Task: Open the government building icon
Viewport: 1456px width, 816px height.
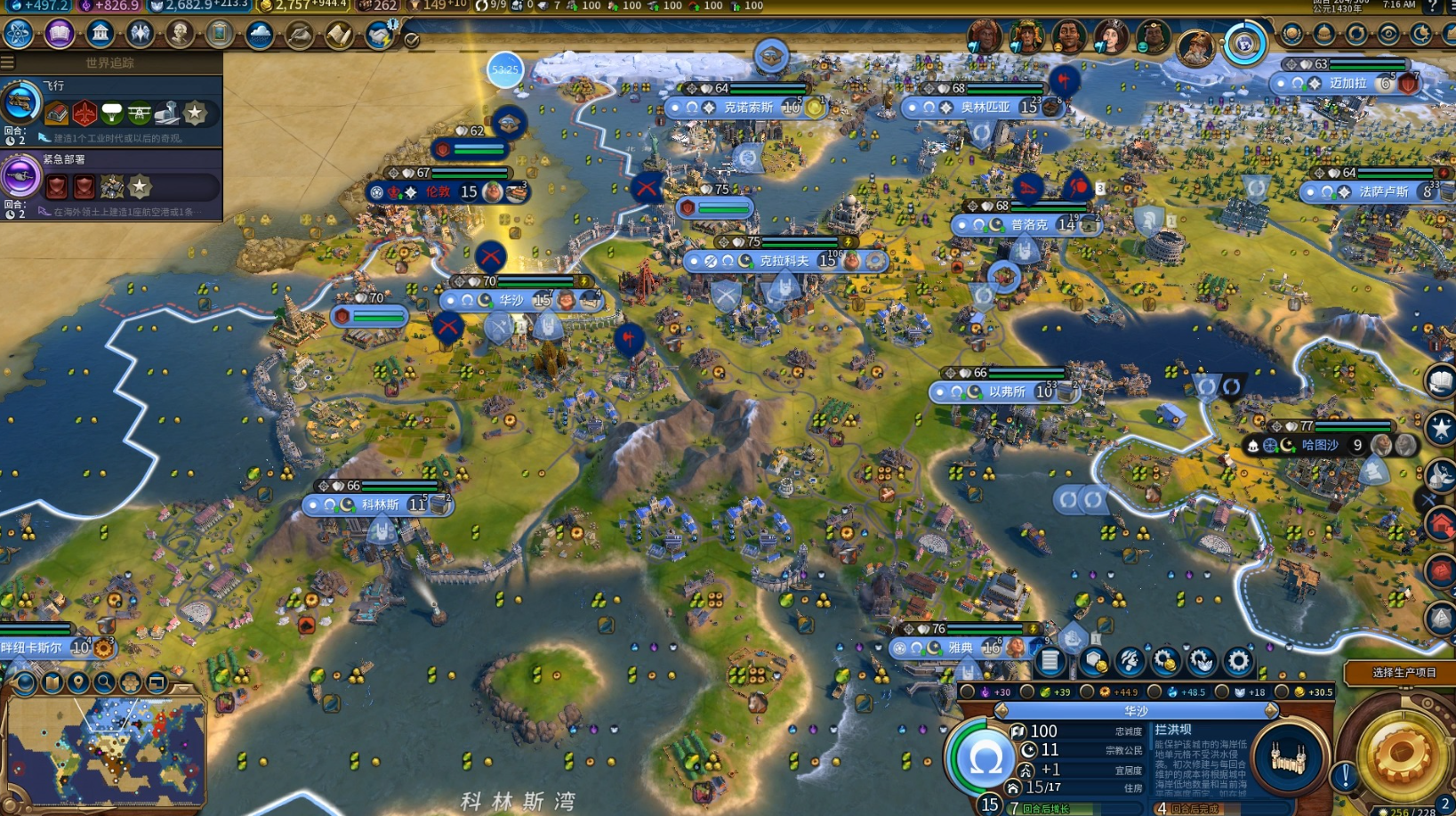Action: 100,34
